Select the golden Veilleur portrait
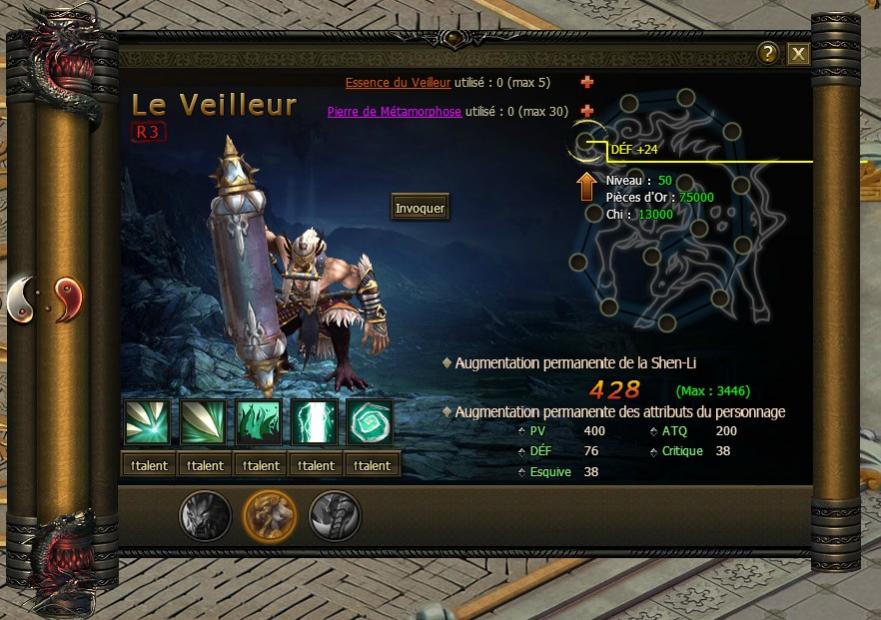This screenshot has height=620, width=881. point(270,517)
